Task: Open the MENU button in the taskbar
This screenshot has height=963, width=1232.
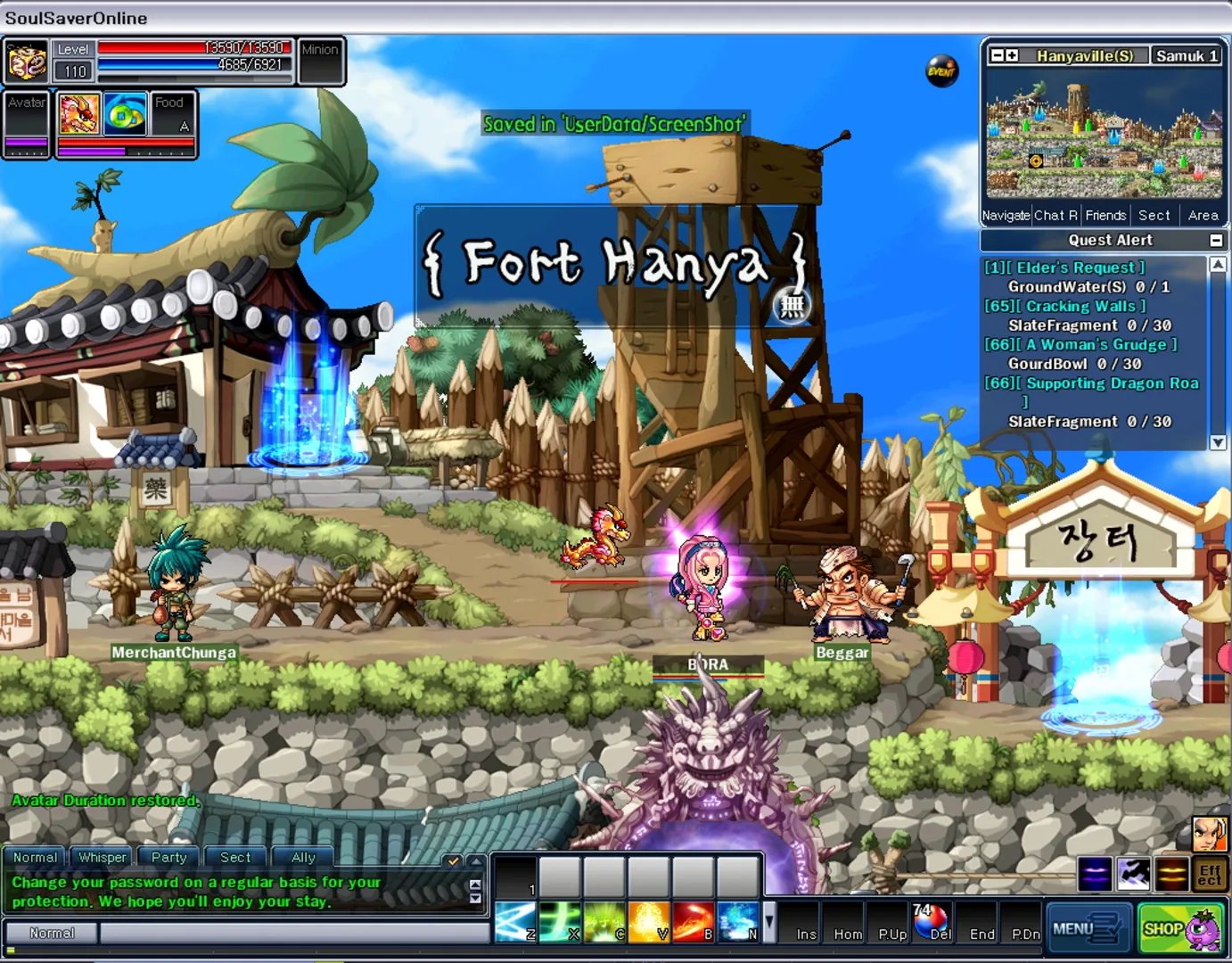Action: pos(1088,927)
